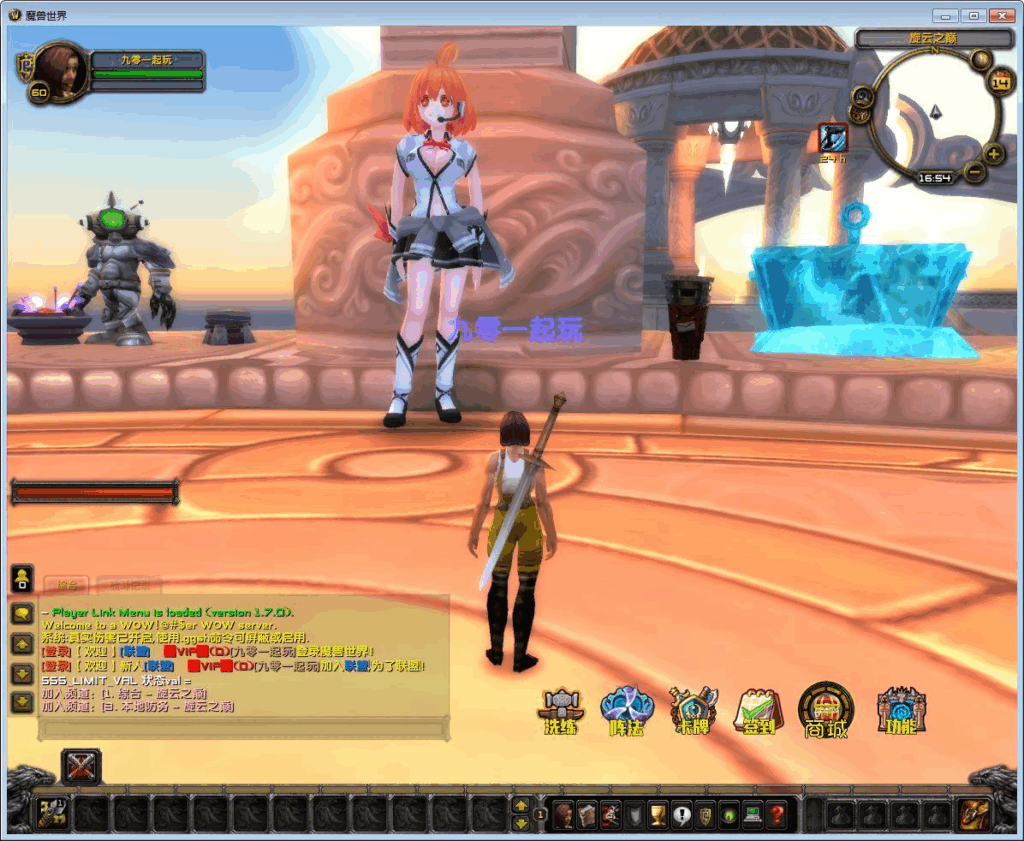Click the player portrait frame
The image size is (1024, 841).
[x=60, y=70]
